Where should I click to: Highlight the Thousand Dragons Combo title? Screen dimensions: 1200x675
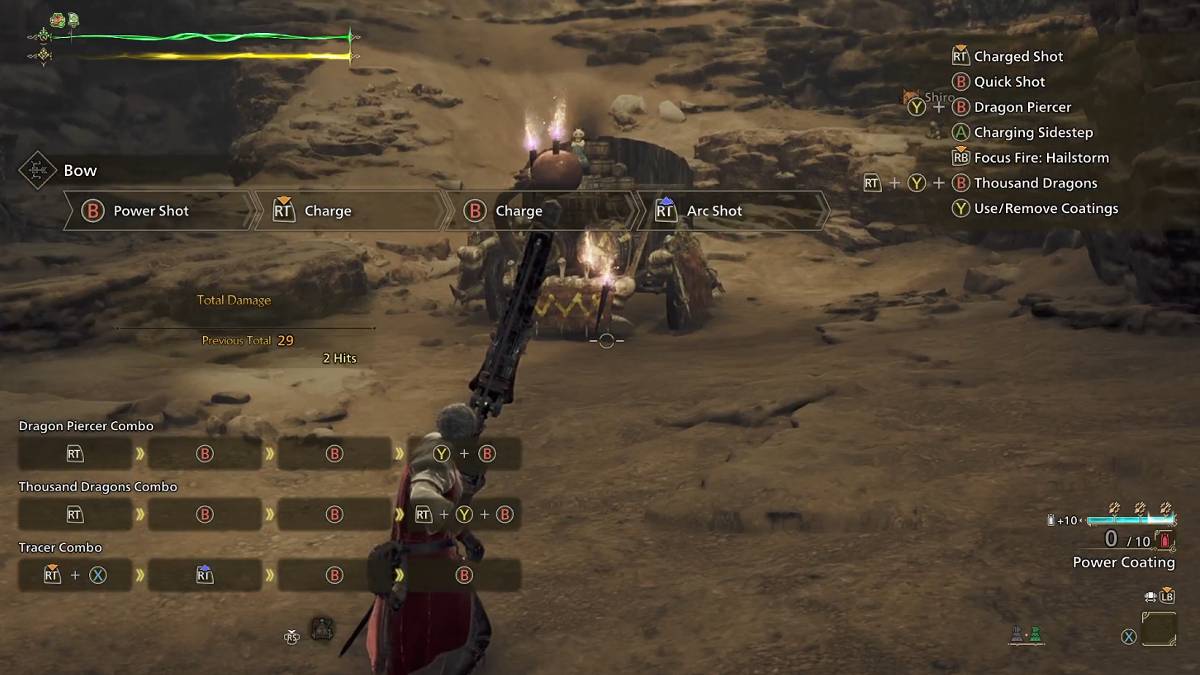[x=98, y=487]
